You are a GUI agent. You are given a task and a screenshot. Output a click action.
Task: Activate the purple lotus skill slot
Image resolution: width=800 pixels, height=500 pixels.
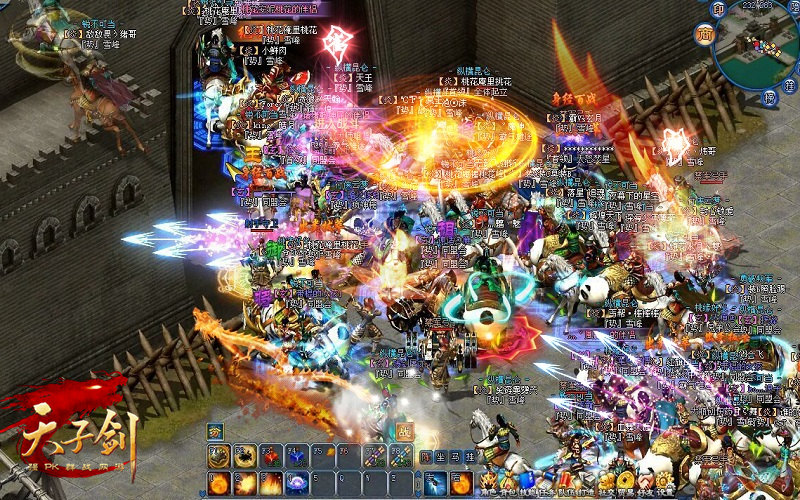point(296,483)
